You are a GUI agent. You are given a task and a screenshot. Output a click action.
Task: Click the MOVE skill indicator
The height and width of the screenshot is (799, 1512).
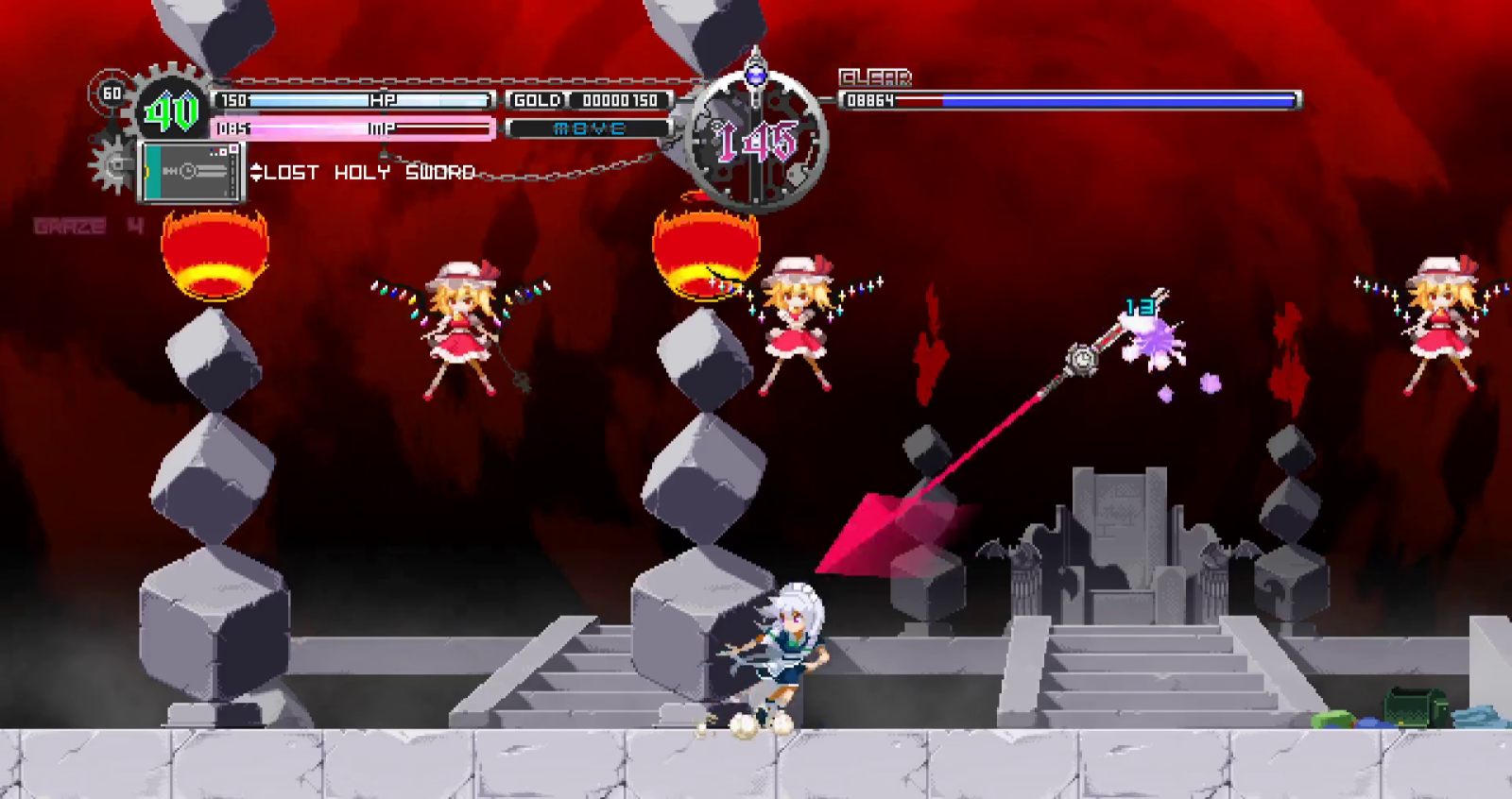pos(587,127)
